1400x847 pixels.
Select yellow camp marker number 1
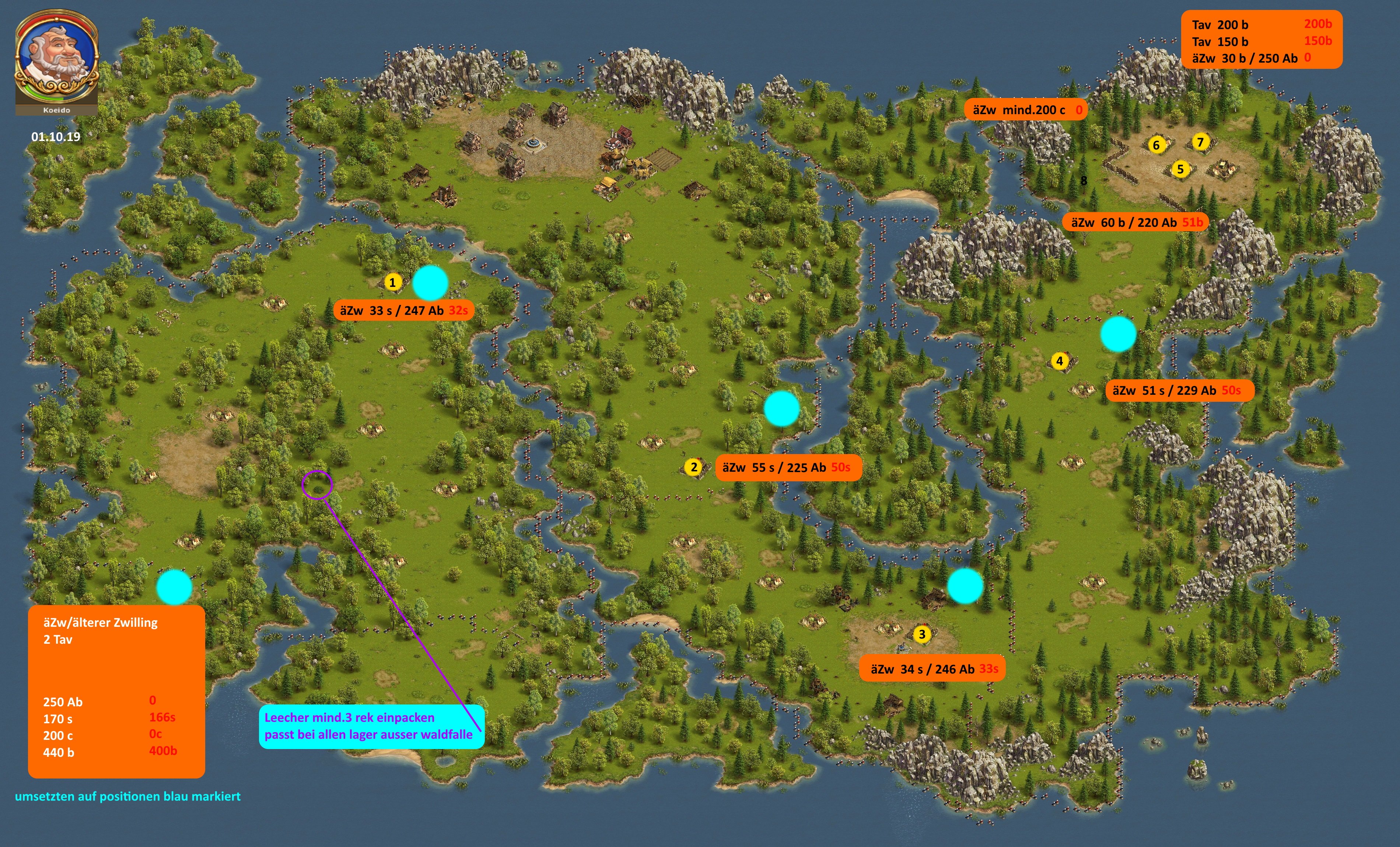393,282
